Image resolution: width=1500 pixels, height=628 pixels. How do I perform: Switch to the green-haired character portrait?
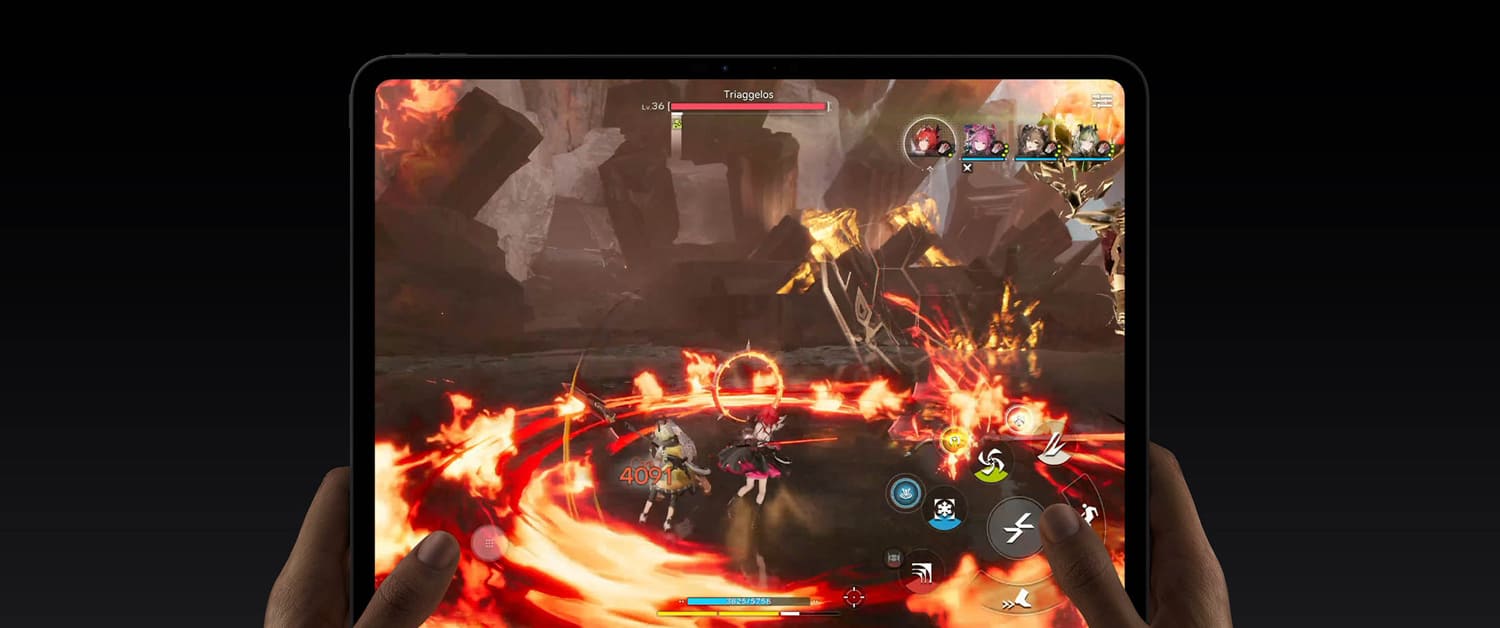(x=1086, y=141)
